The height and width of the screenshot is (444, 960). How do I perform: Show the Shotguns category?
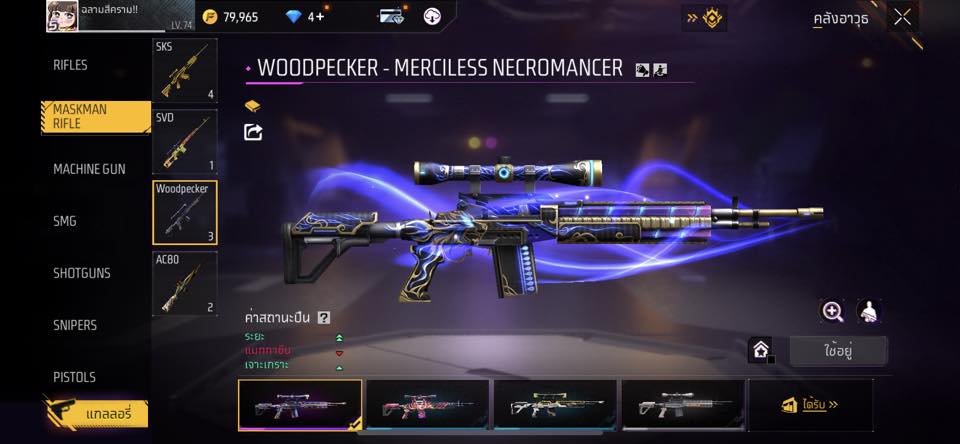82,273
